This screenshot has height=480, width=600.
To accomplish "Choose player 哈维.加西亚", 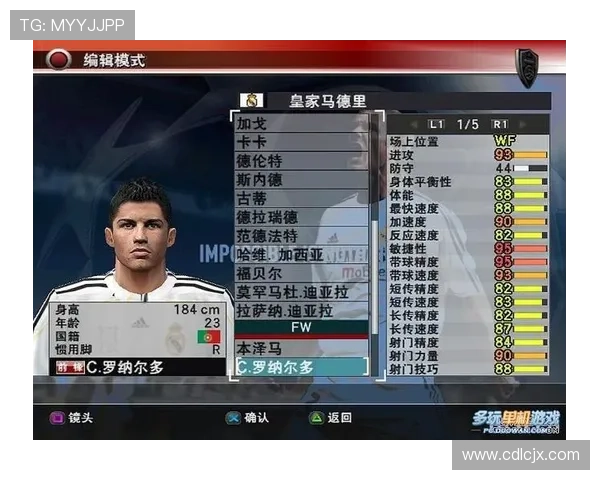I will click(302, 254).
